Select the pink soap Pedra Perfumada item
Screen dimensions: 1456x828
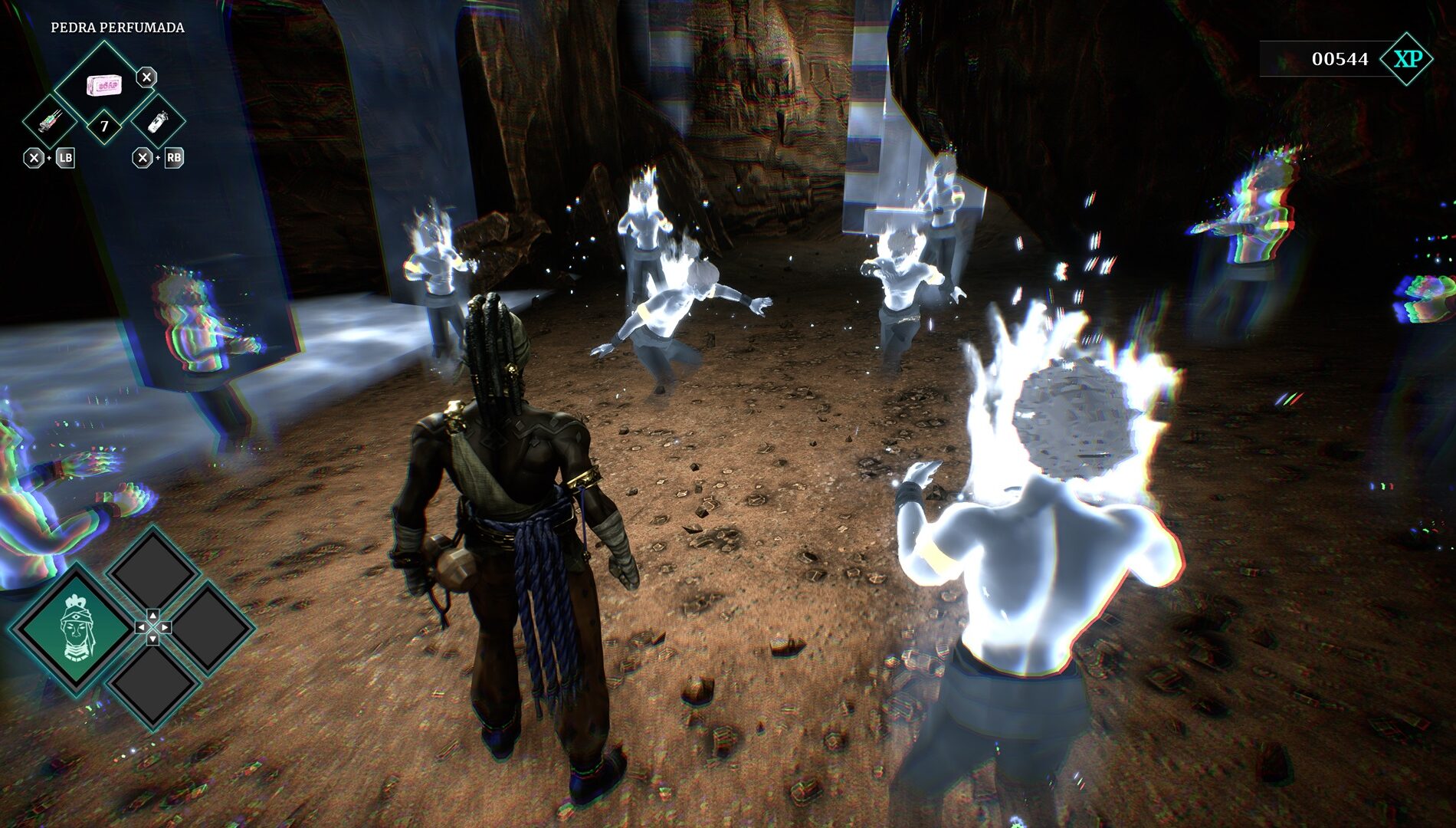click(103, 84)
